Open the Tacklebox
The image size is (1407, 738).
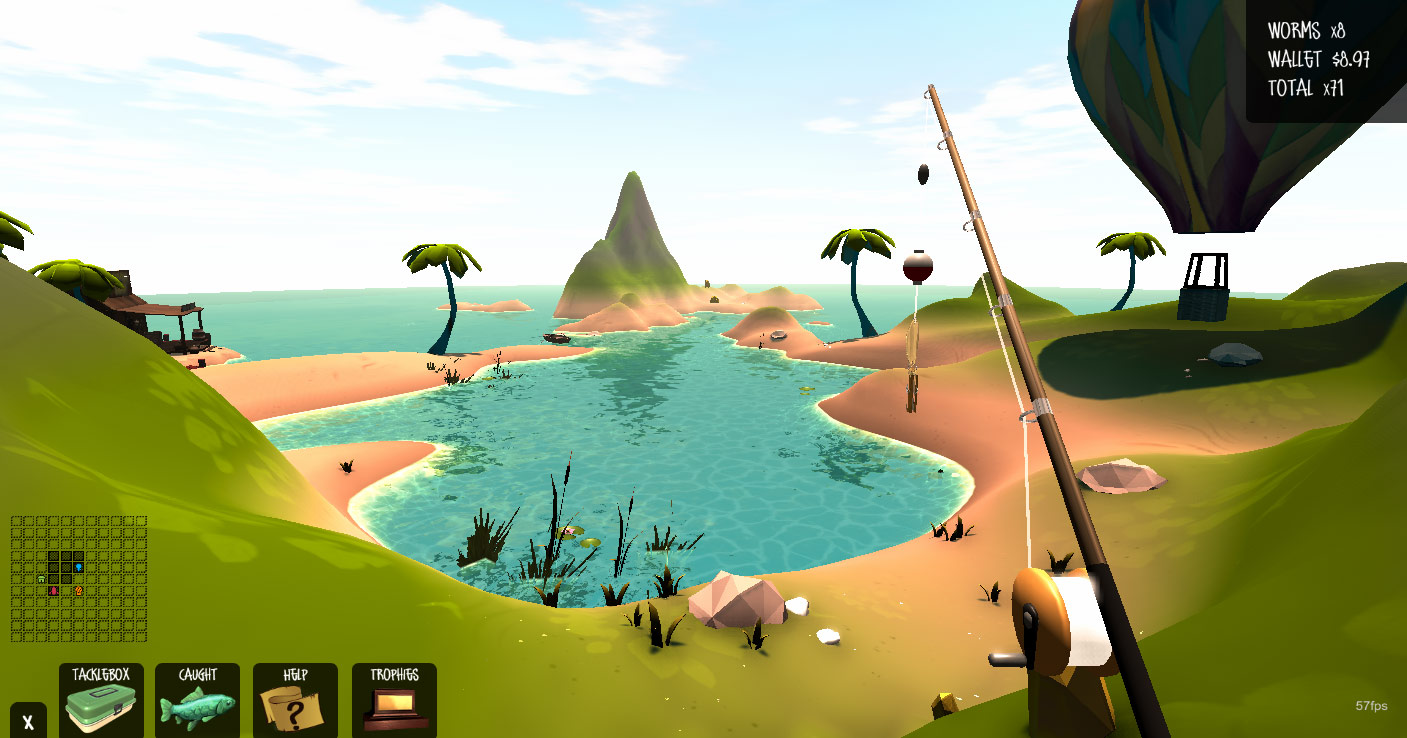pos(101,700)
